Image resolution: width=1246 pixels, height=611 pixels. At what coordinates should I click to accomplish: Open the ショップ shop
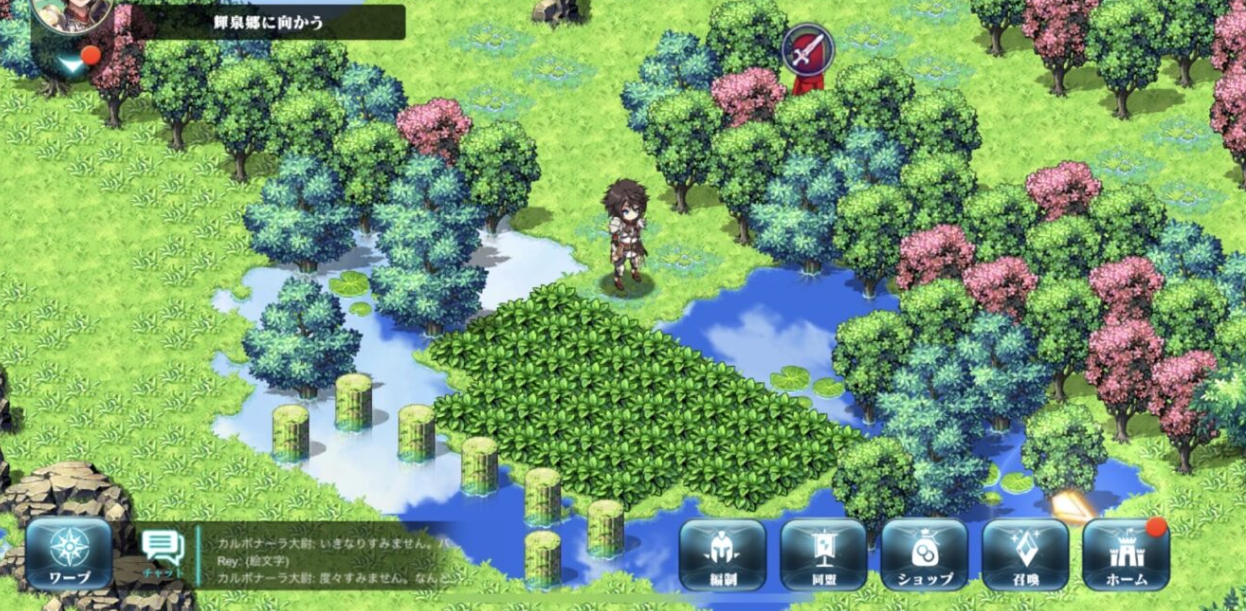(924, 554)
